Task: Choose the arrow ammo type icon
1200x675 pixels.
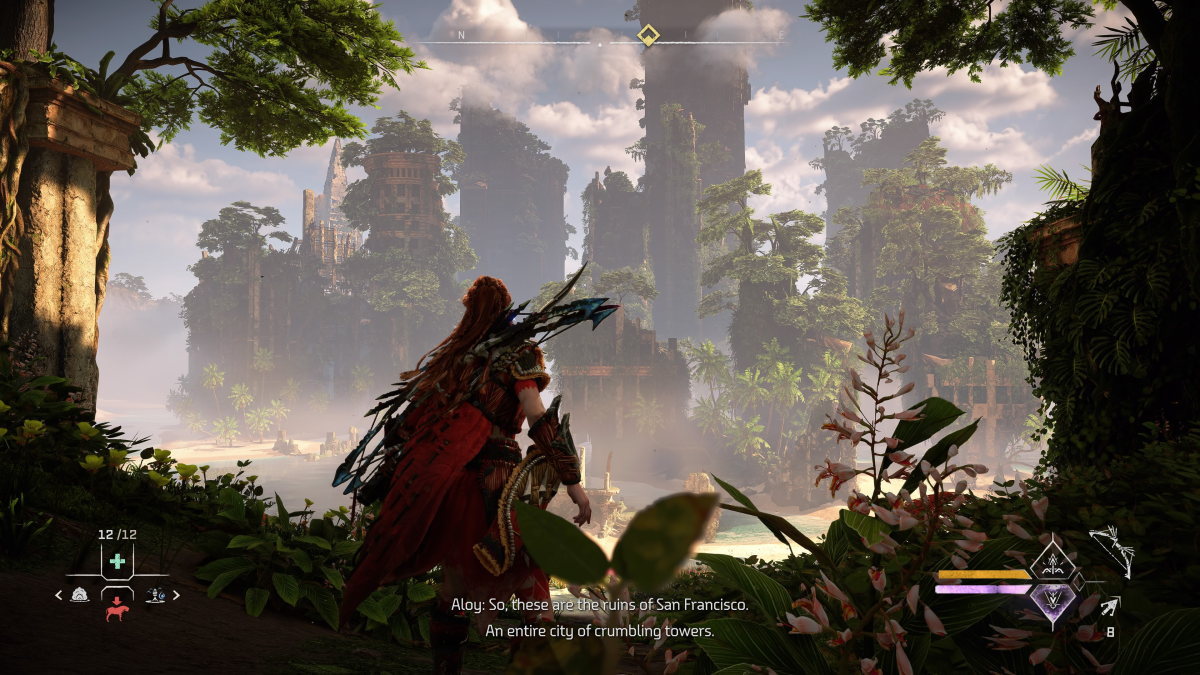Action: coord(1110,604)
